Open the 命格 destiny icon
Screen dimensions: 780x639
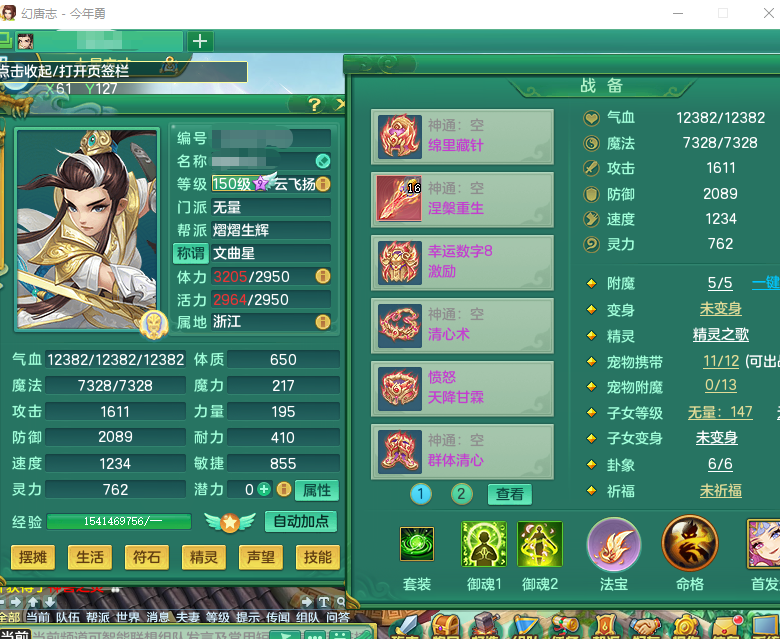pyautogui.click(x=690, y=544)
